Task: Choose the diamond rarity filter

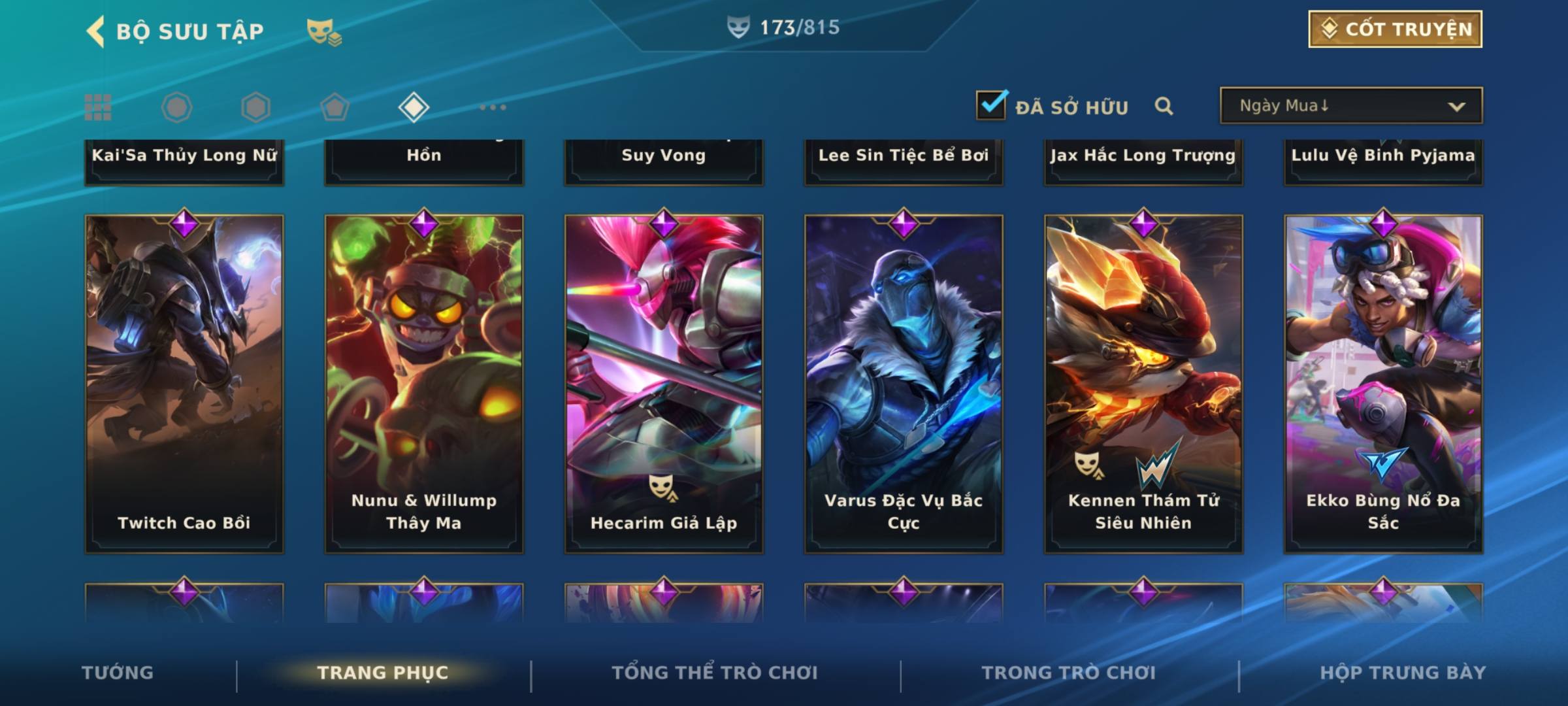Action: coord(414,107)
